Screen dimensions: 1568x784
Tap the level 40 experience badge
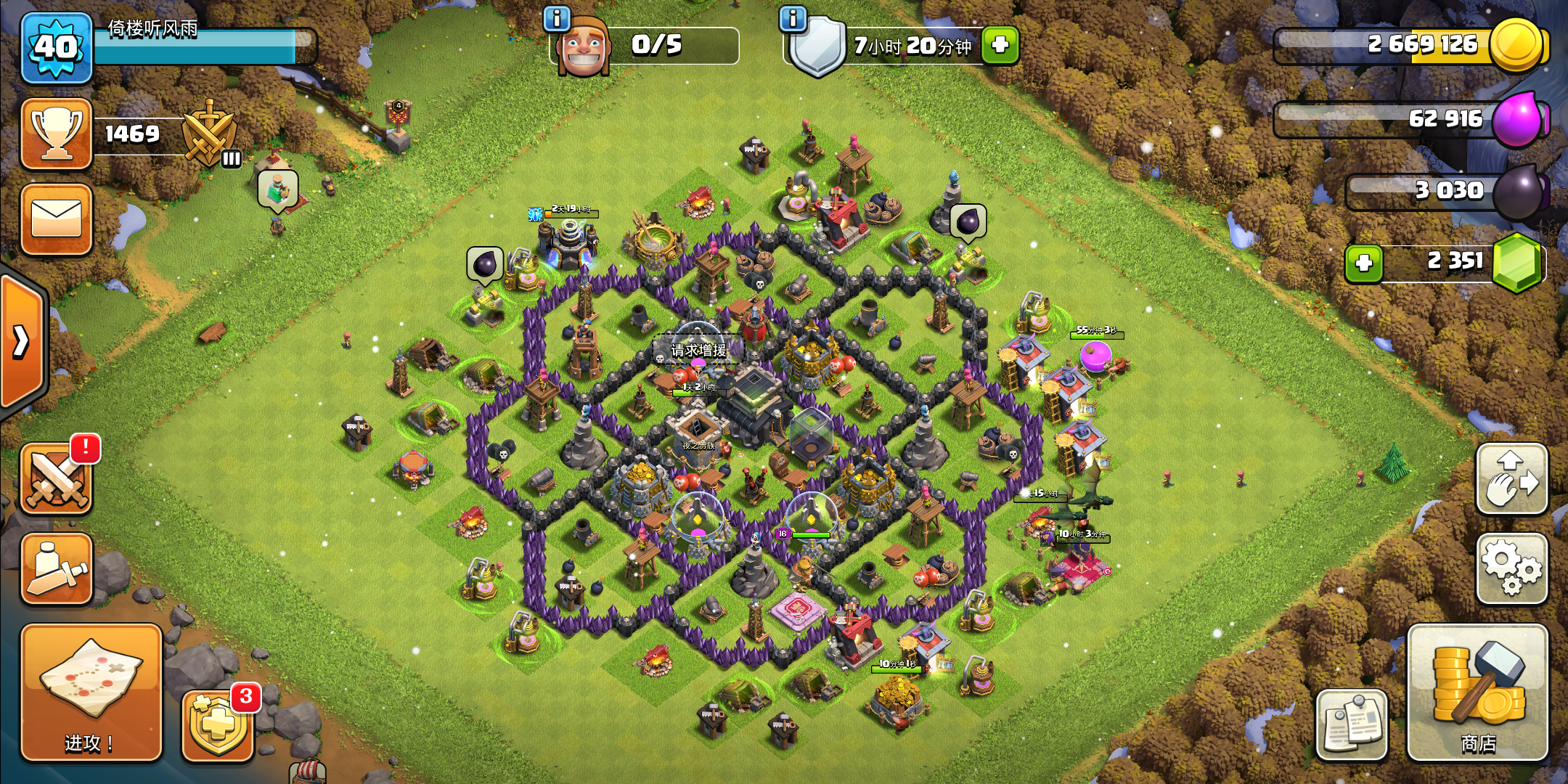pos(57,47)
